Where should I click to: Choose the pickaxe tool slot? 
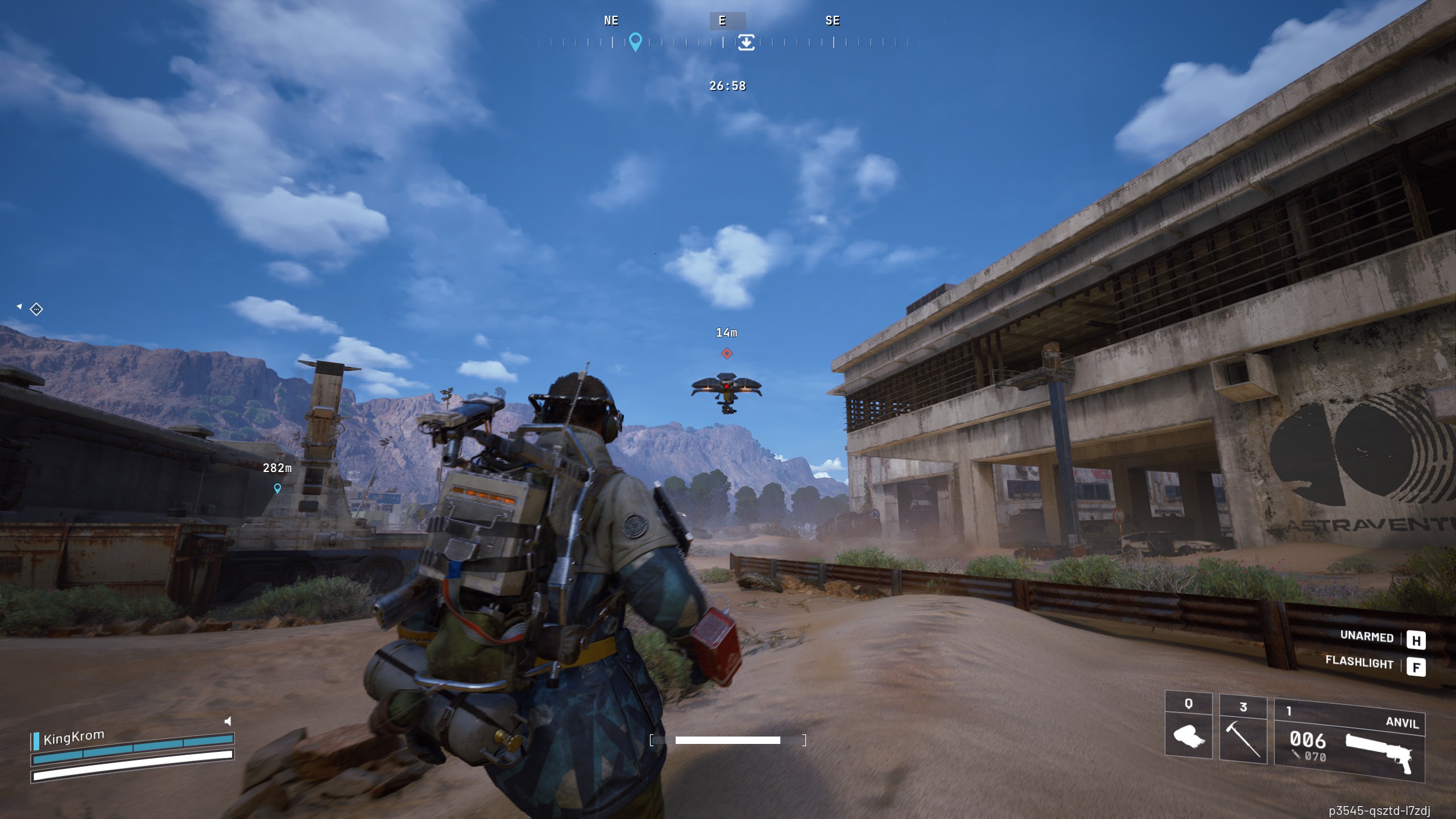1243,731
